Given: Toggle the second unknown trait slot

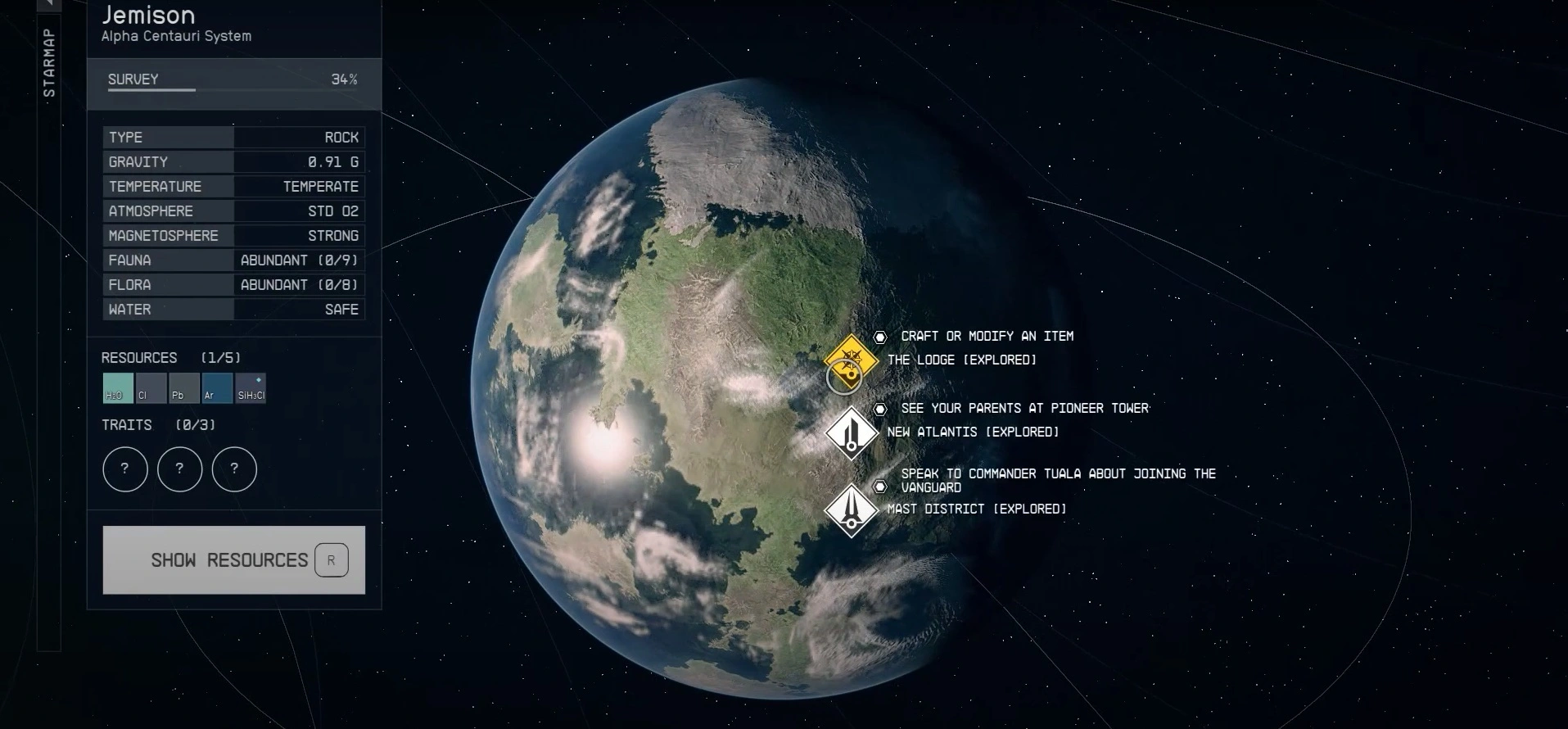Looking at the screenshot, I should (179, 469).
